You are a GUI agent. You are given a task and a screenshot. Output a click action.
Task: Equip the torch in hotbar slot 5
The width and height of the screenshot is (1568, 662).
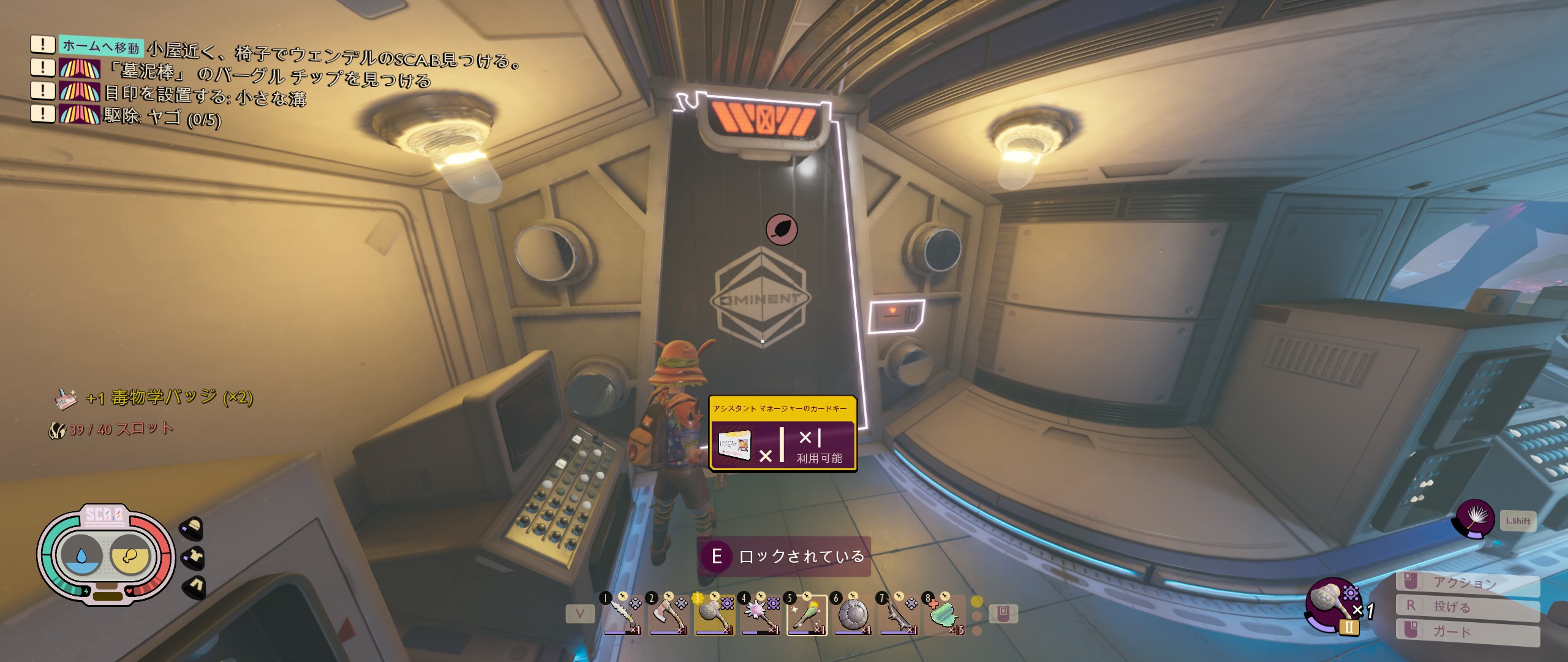[807, 615]
